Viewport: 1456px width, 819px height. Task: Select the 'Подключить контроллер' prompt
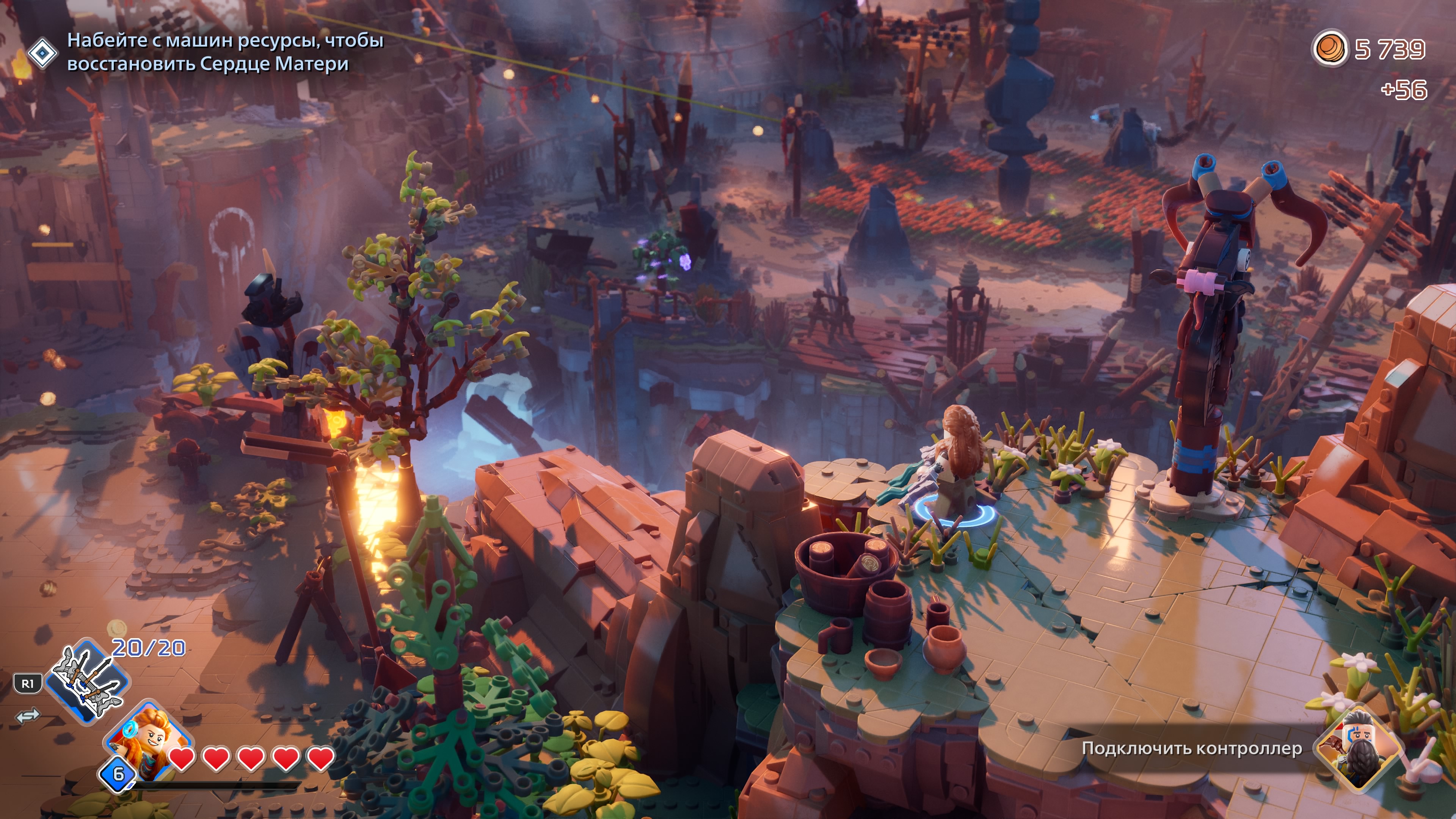point(1191,748)
